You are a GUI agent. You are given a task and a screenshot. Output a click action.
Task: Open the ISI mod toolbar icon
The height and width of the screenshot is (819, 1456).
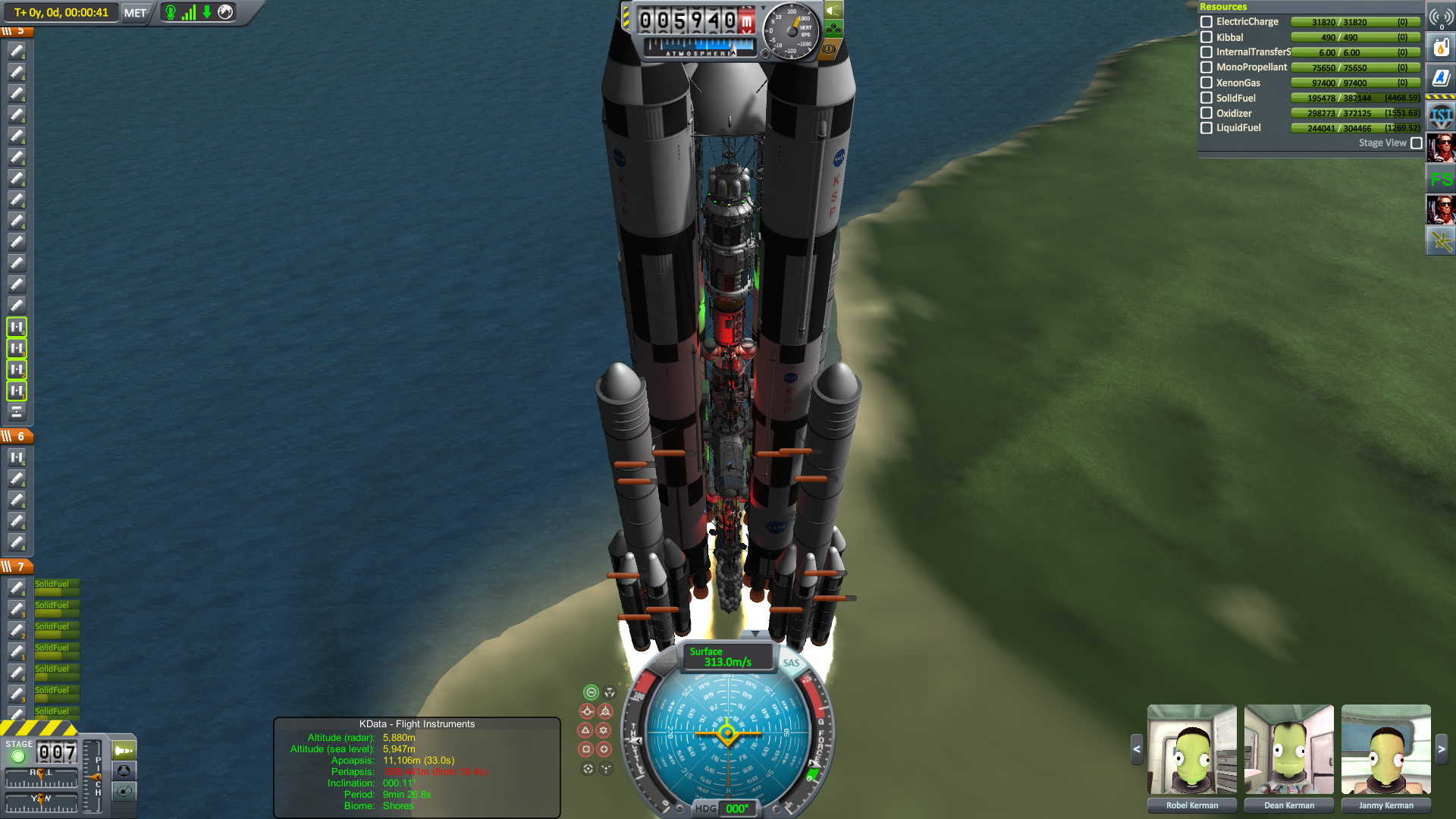point(1441,117)
